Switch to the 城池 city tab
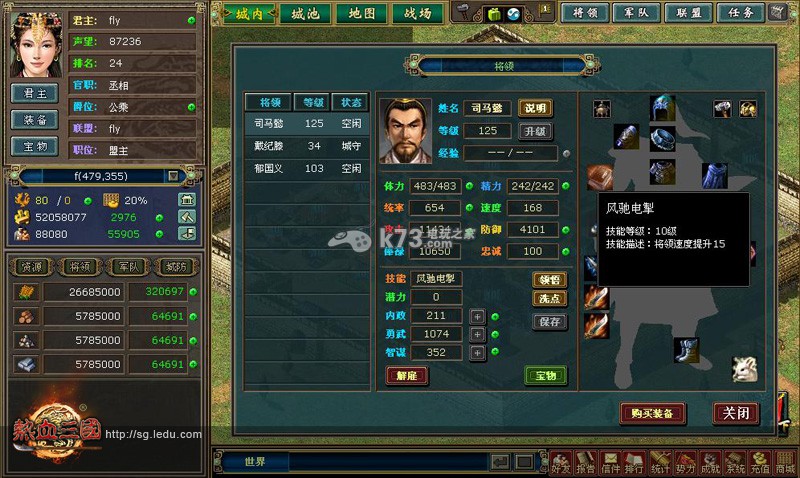The height and width of the screenshot is (478, 800). point(305,13)
